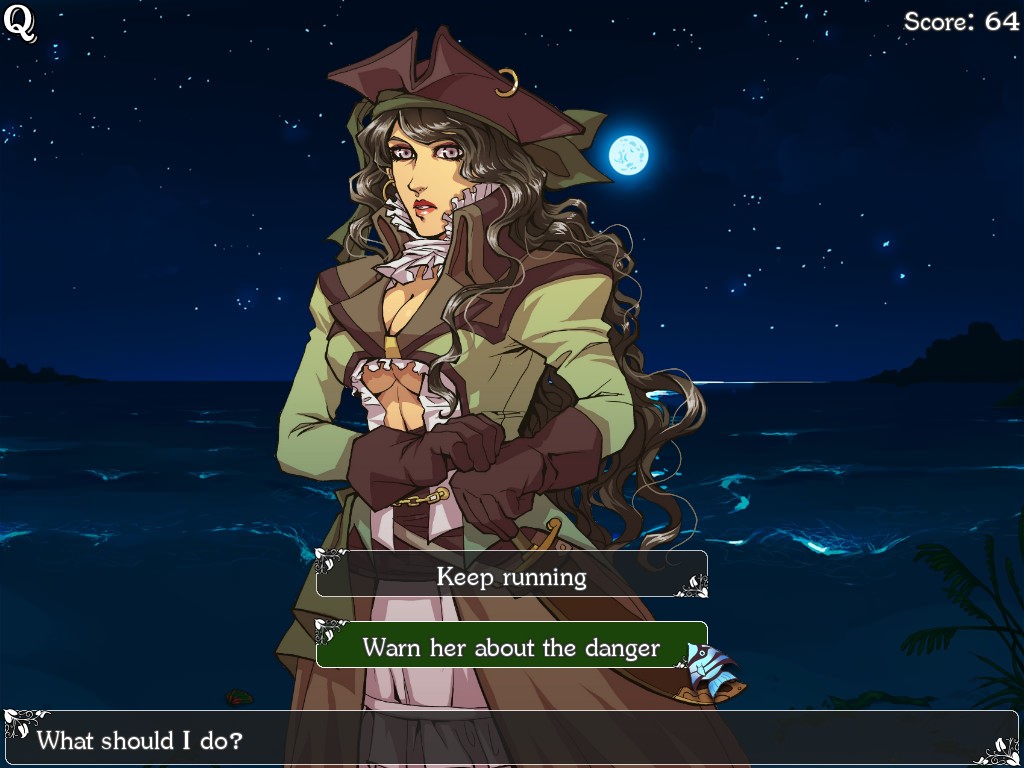Open the Q menu icon
This screenshot has width=1024, height=768.
click(x=19, y=23)
